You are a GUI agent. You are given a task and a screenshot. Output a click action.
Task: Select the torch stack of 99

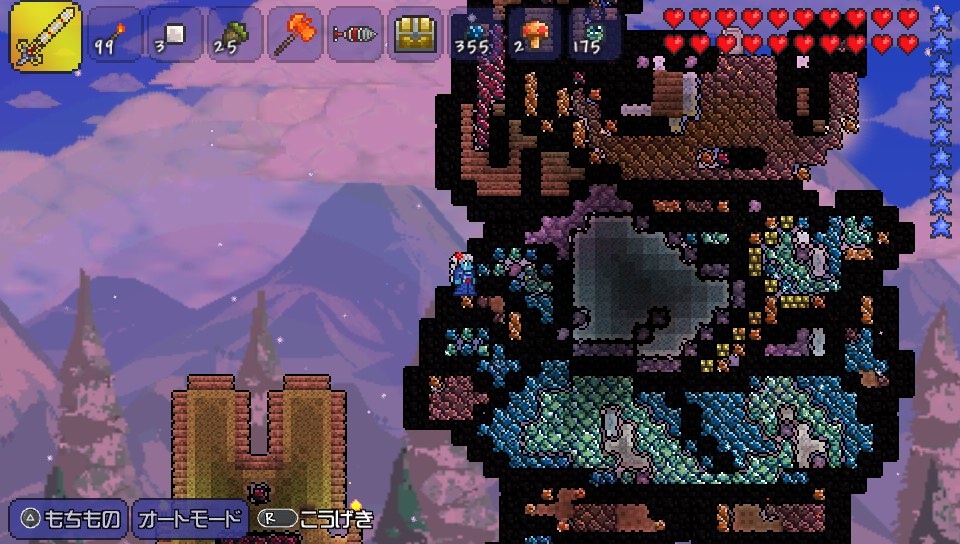(114, 35)
